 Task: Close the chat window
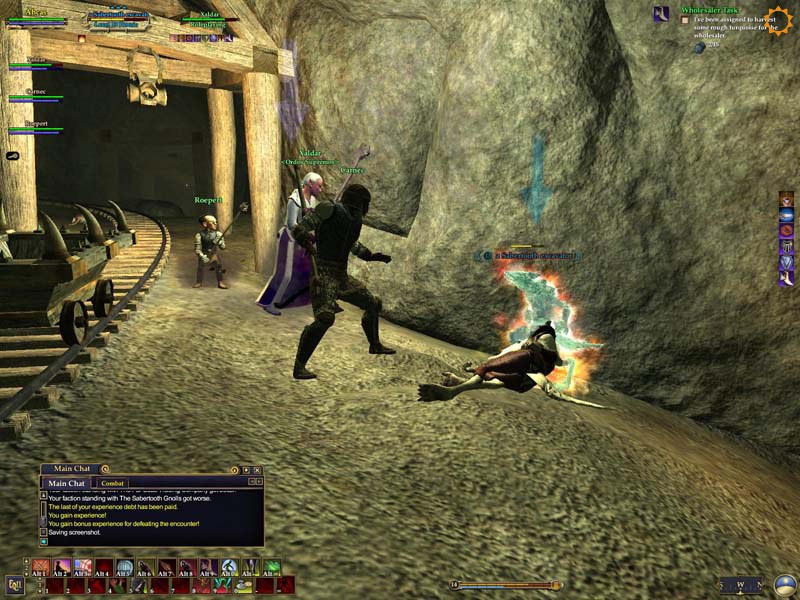point(257,469)
